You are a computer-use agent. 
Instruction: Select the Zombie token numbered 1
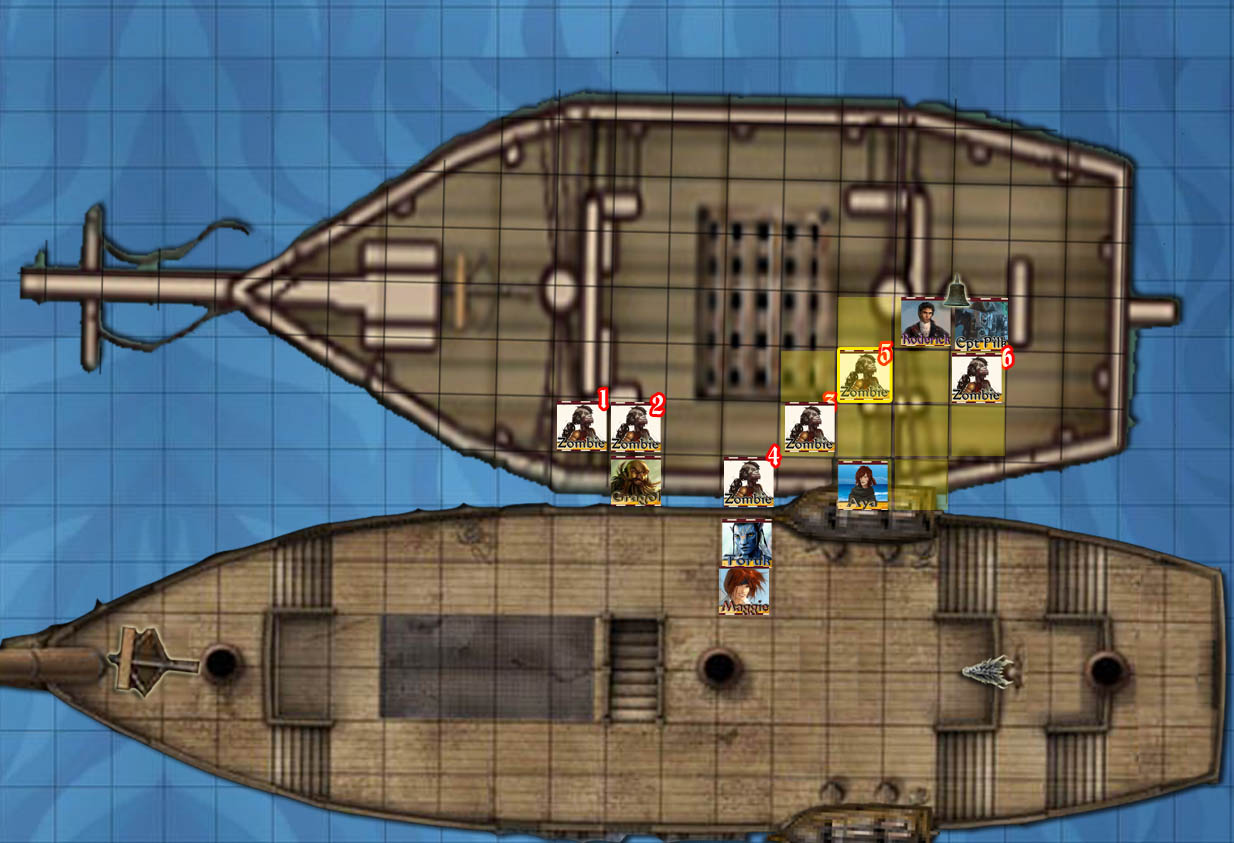tap(581, 427)
